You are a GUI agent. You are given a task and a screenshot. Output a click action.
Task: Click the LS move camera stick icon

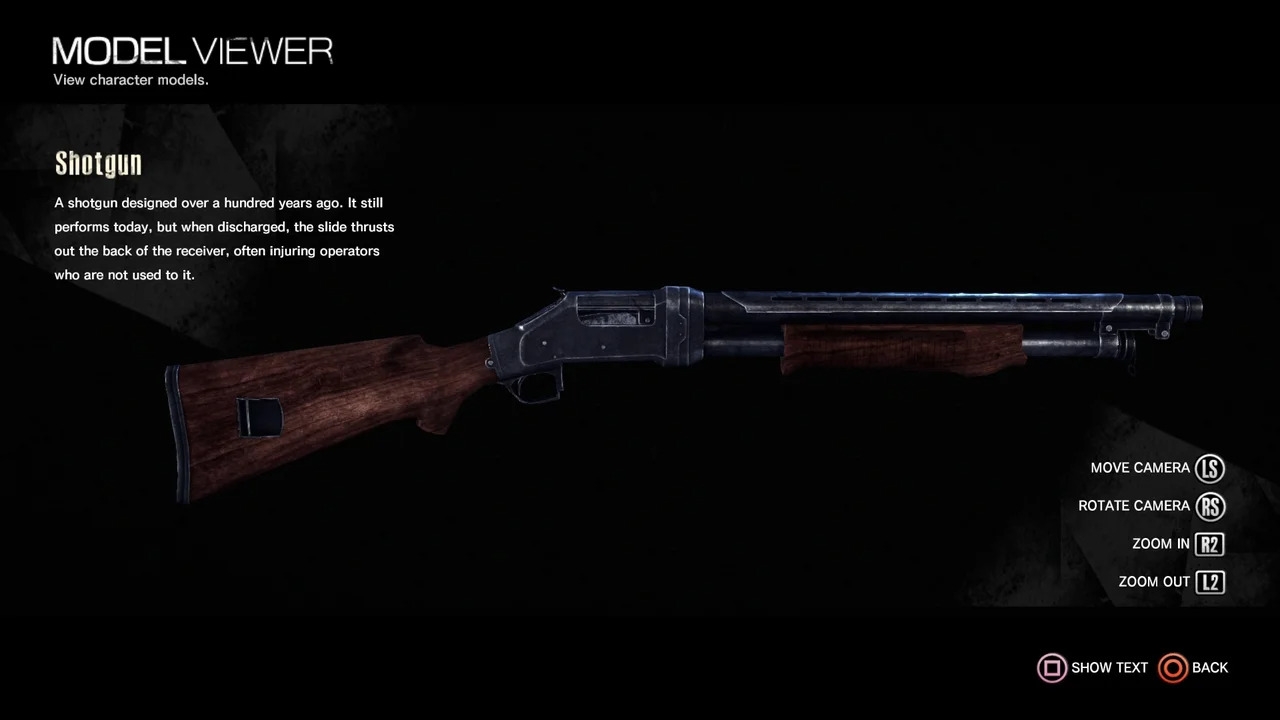pos(1210,468)
